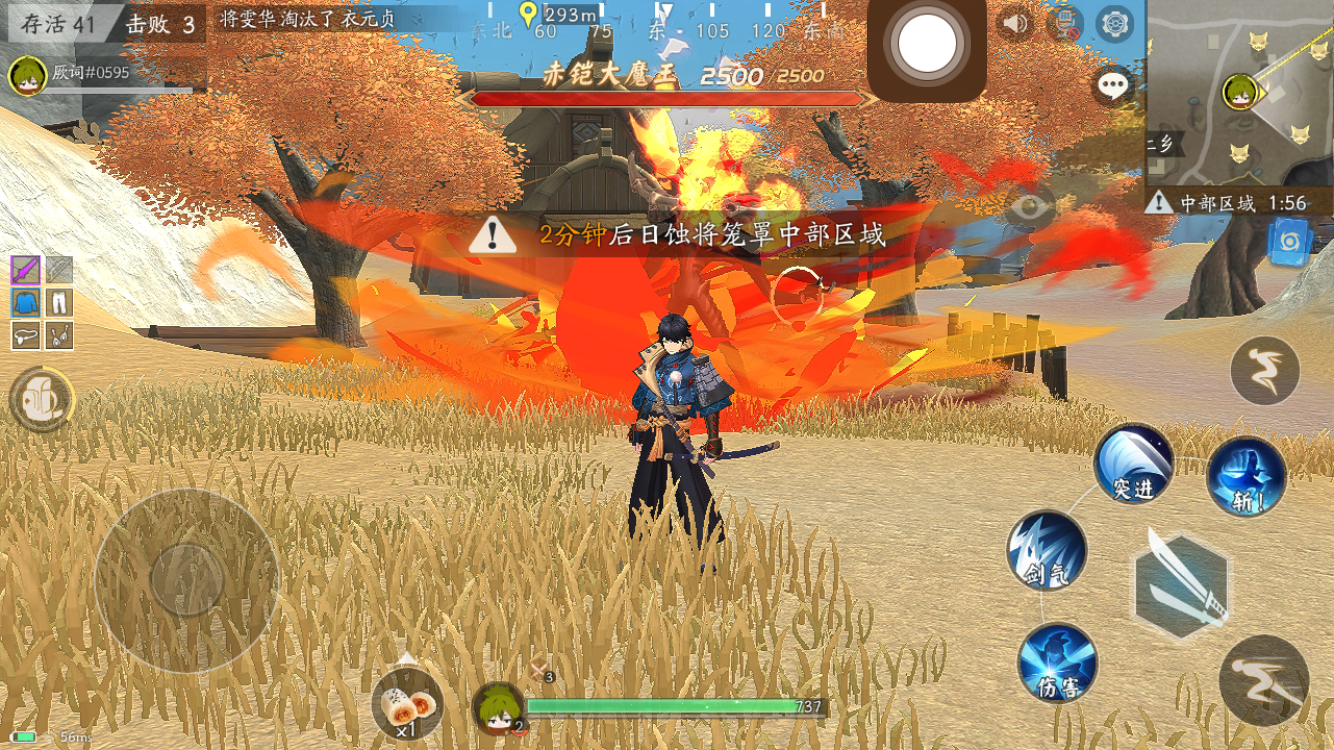Viewport: 1334px width, 750px height.
Task: Tap the white circular floating assist button
Action: (927, 44)
